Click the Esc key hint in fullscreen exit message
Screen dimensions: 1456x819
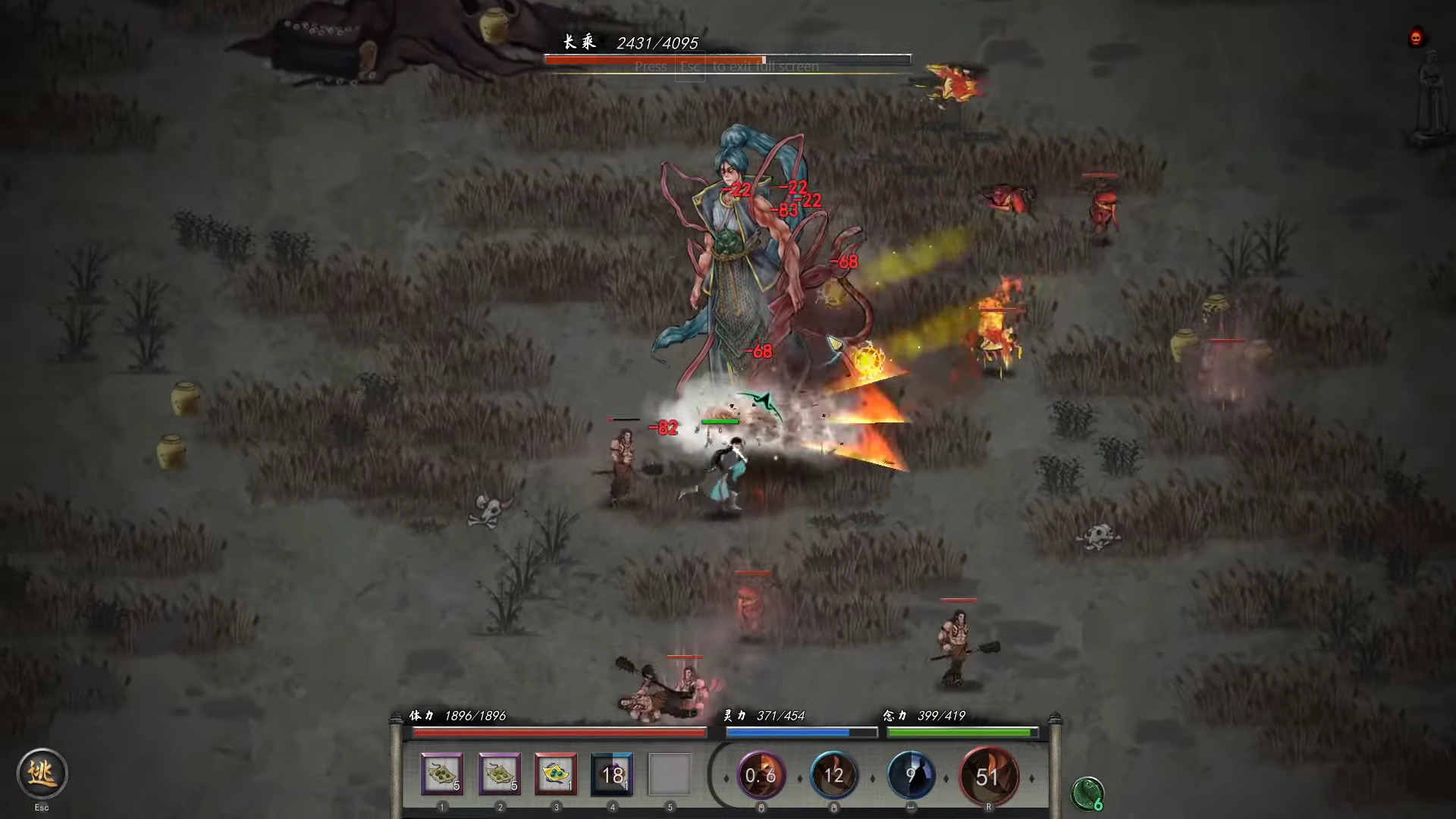(x=689, y=67)
